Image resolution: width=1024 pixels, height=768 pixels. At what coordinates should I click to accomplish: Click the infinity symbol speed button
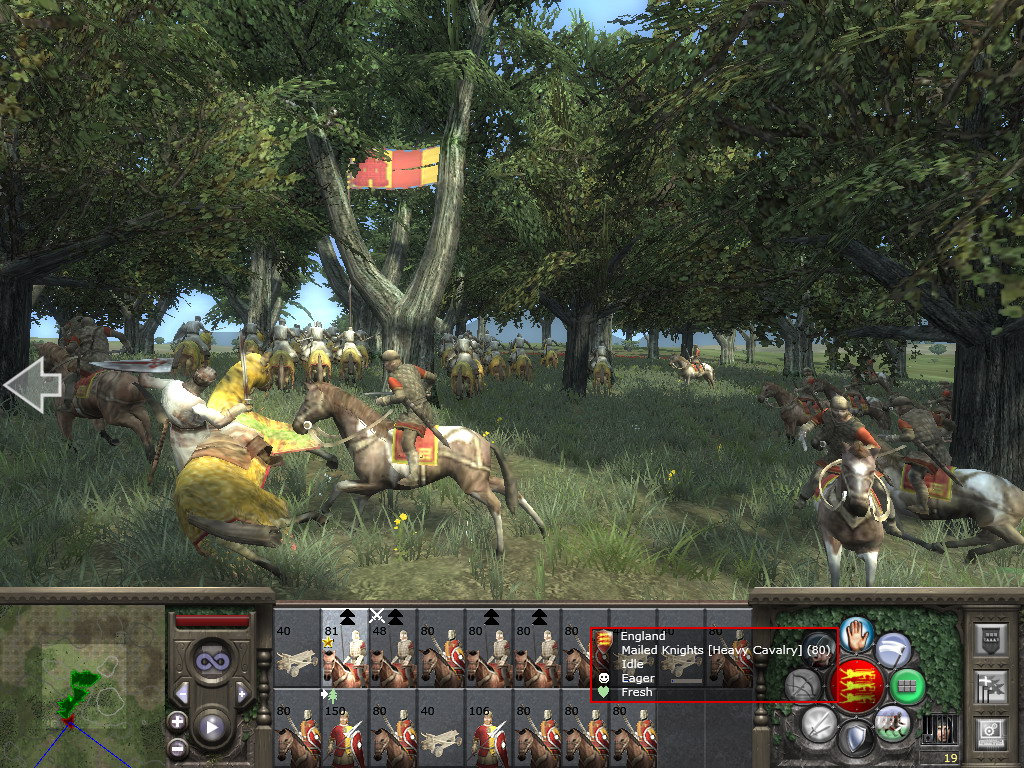(x=210, y=660)
